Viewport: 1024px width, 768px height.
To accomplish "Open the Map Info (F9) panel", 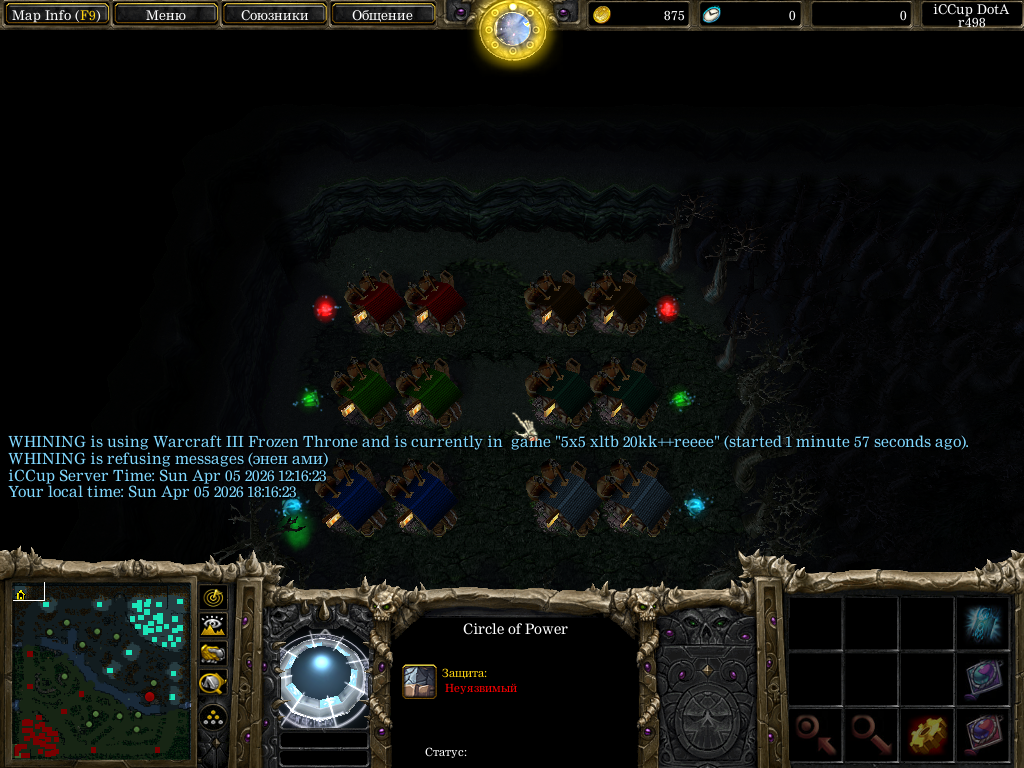I will pos(55,15).
